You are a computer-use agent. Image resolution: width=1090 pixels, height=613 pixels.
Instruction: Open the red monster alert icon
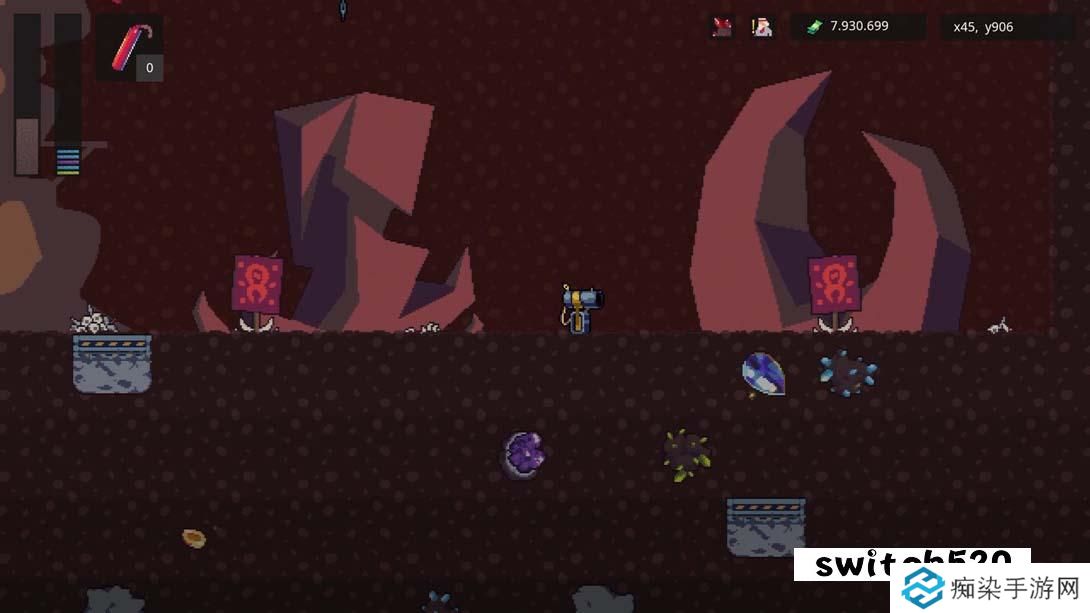pos(722,27)
